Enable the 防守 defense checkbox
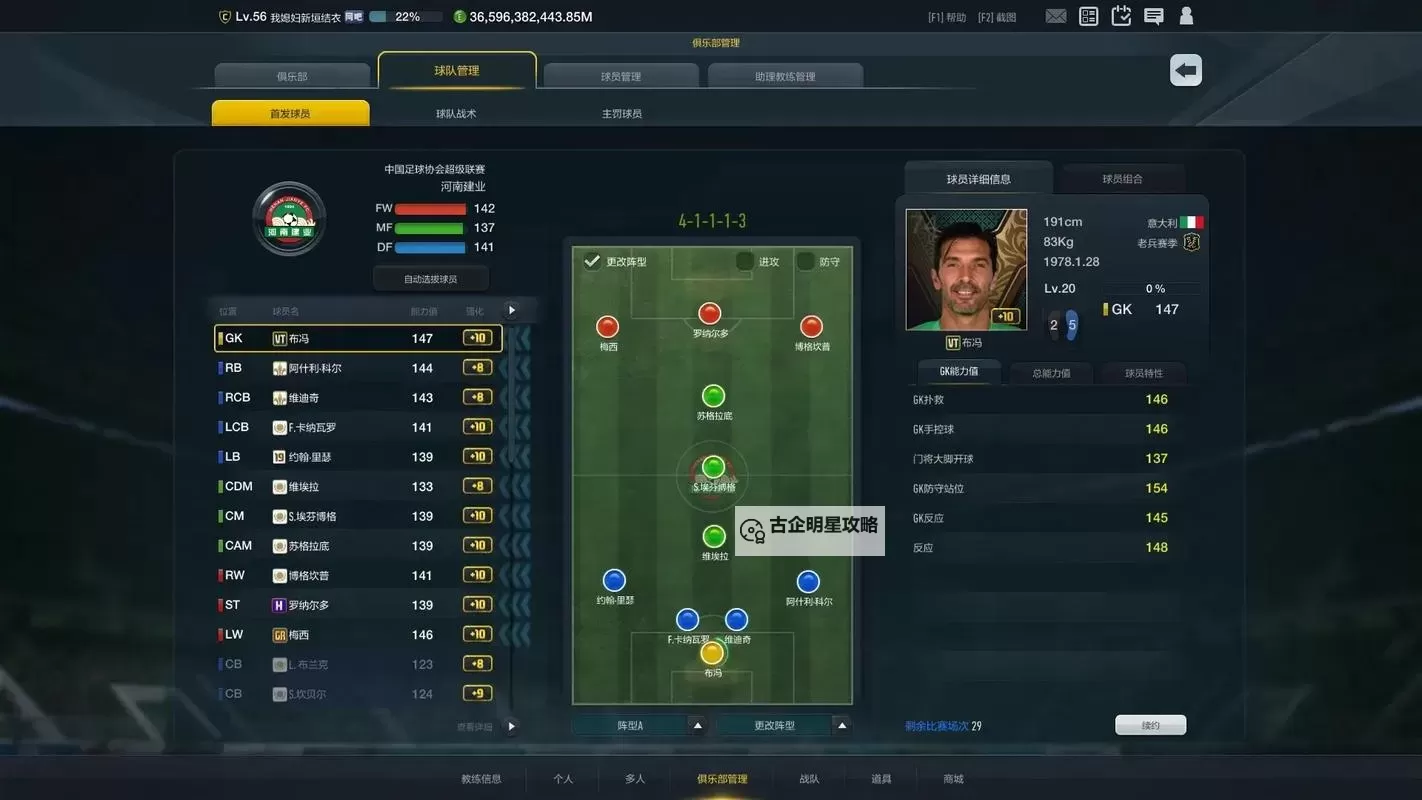This screenshot has height=800, width=1422. pyautogui.click(x=808, y=261)
